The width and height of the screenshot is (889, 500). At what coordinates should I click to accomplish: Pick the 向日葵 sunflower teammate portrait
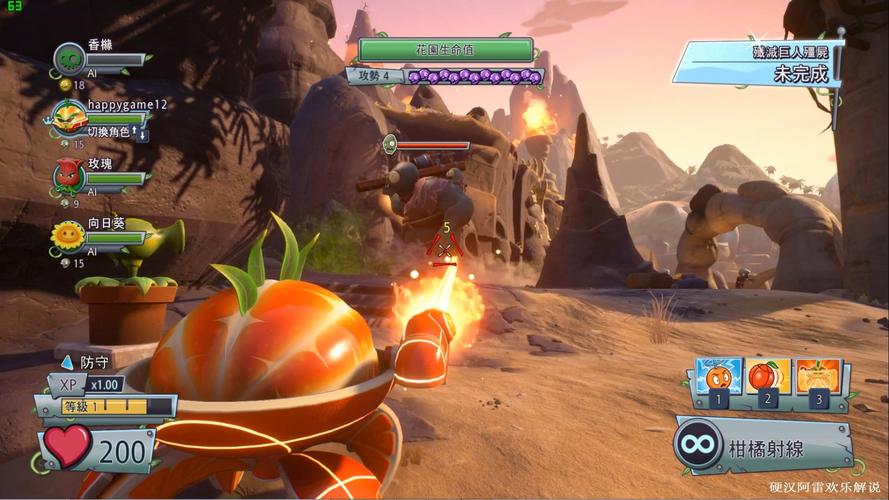tap(69, 236)
